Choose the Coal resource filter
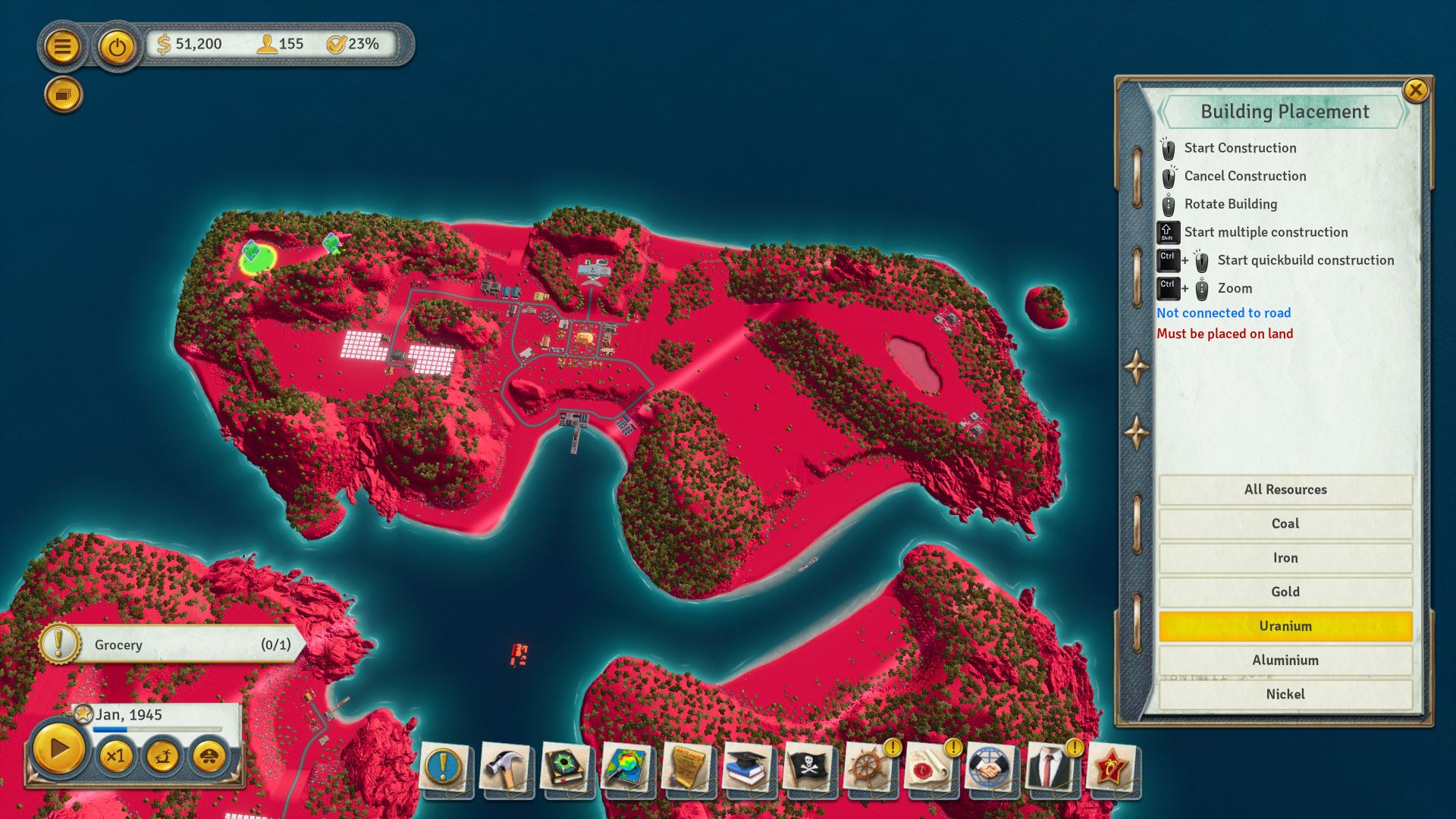This screenshot has height=819, width=1456. 1285,523
